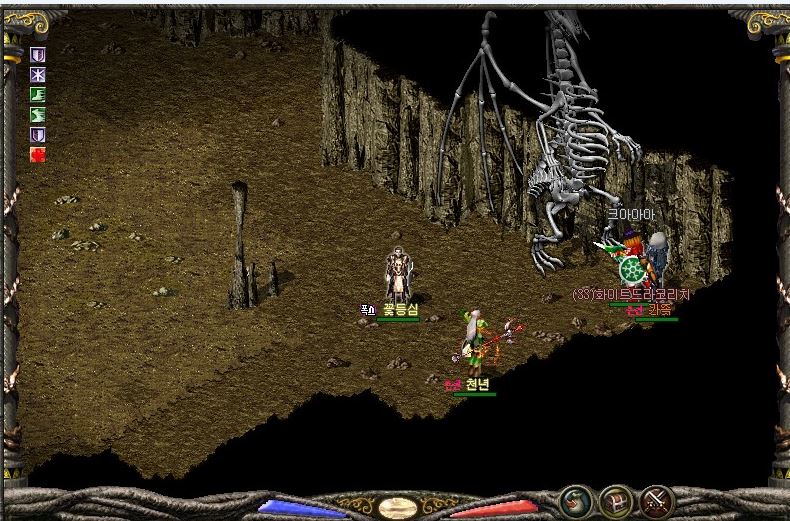
Task: Select the red splatter status icon
Action: tap(38, 154)
